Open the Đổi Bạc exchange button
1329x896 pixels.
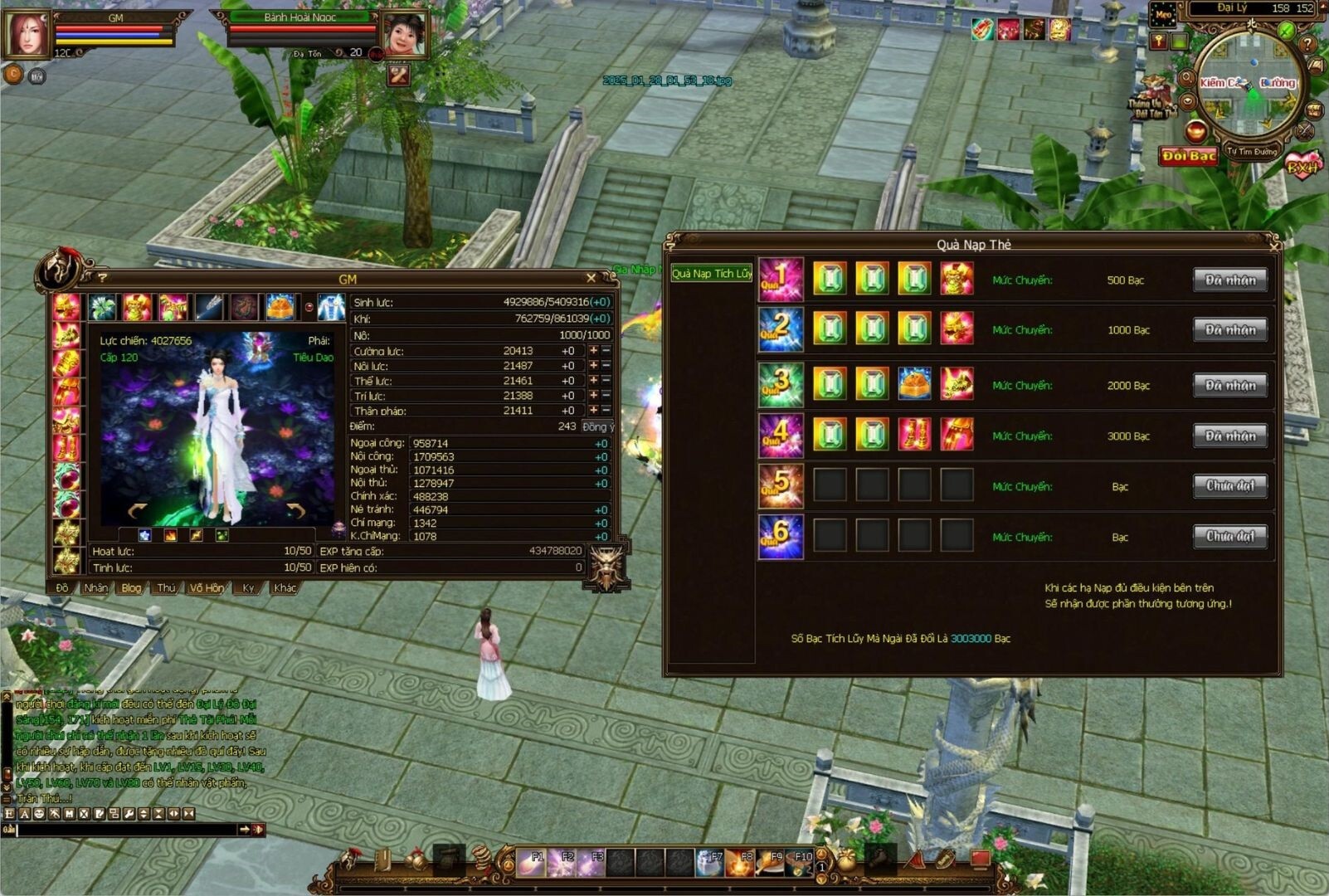(1188, 156)
